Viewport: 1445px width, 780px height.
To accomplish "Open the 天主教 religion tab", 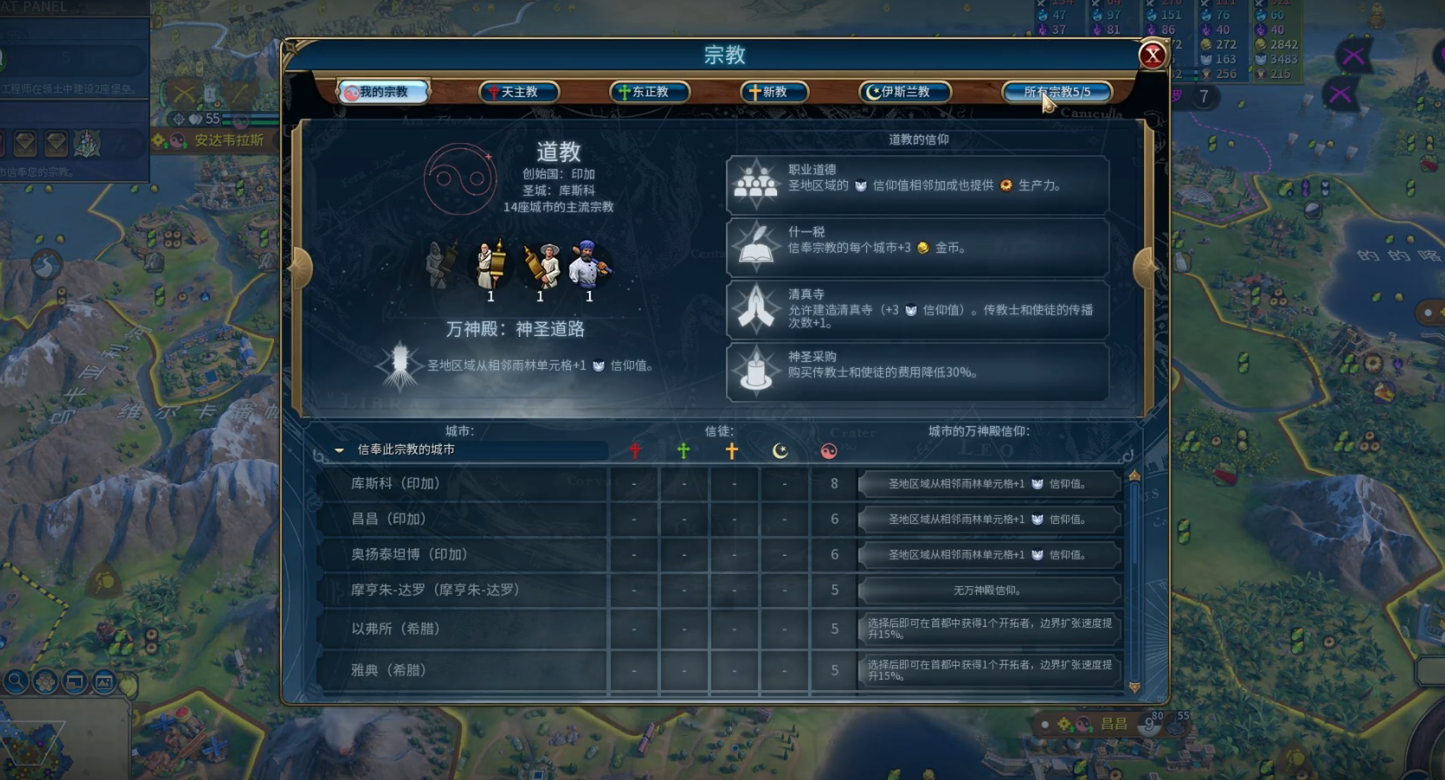I will tap(518, 92).
